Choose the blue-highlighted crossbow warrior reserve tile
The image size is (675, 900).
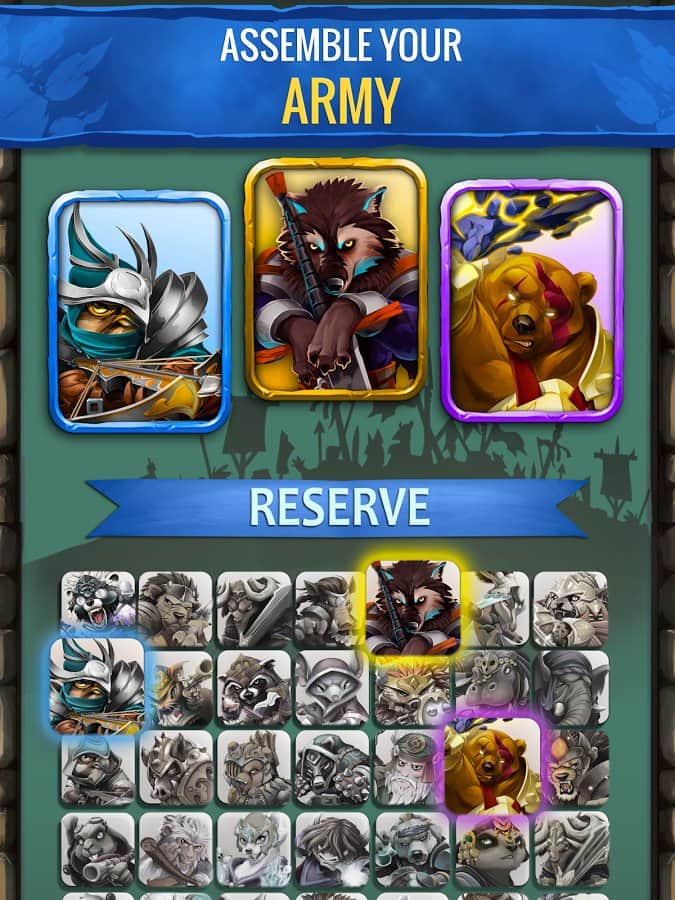pos(98,686)
